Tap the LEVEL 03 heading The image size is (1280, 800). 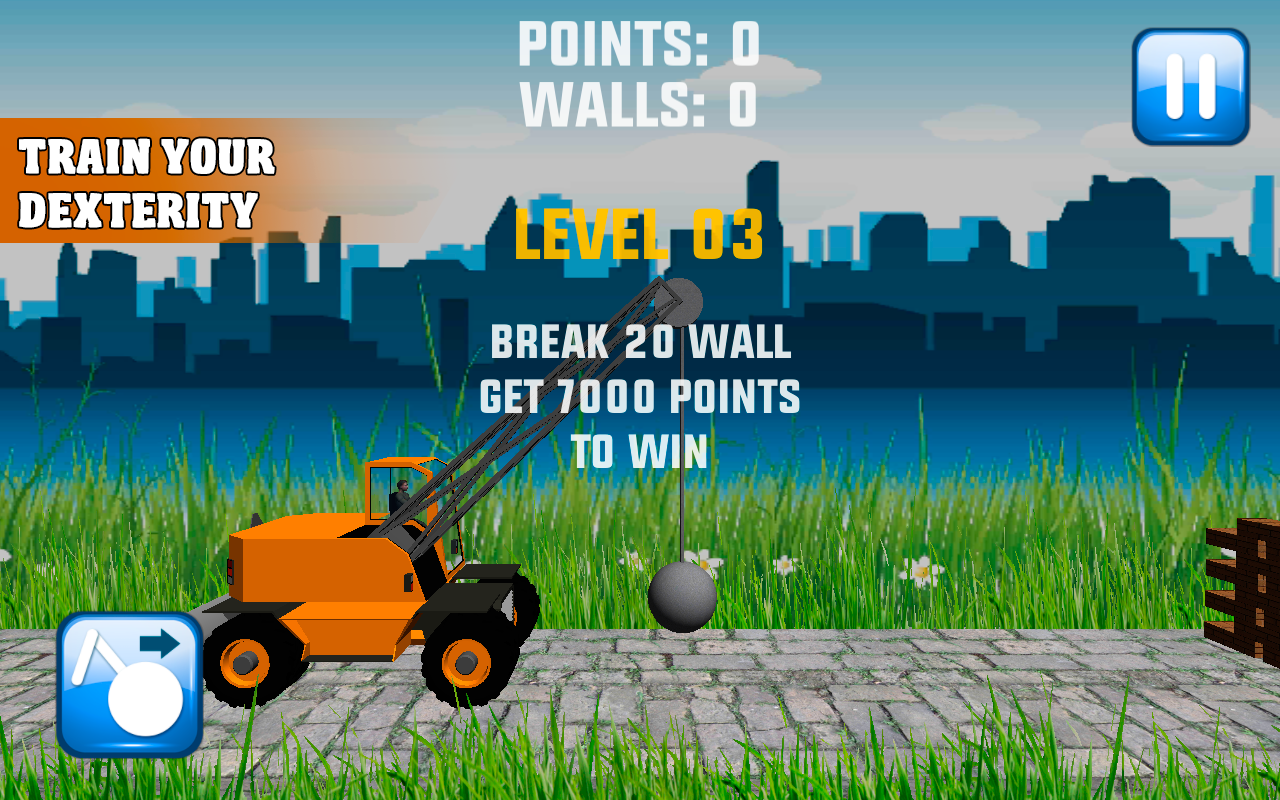[x=638, y=235]
